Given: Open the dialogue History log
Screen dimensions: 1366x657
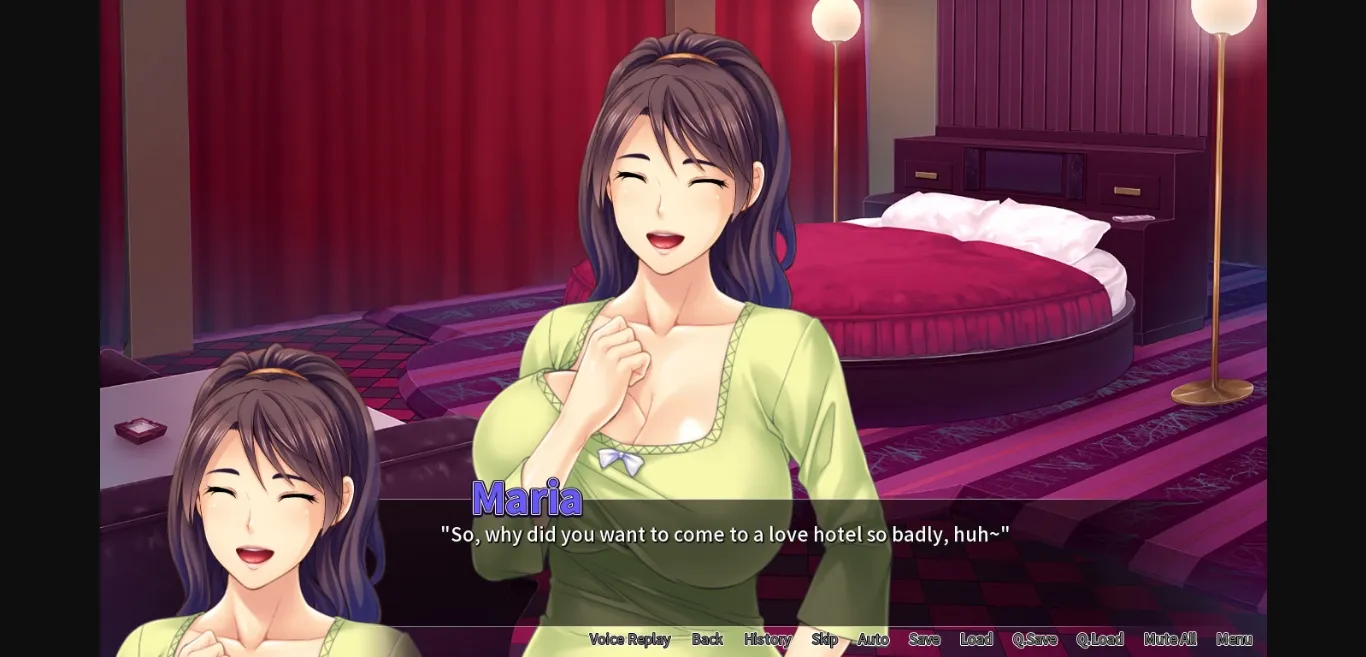Looking at the screenshot, I should pos(767,639).
